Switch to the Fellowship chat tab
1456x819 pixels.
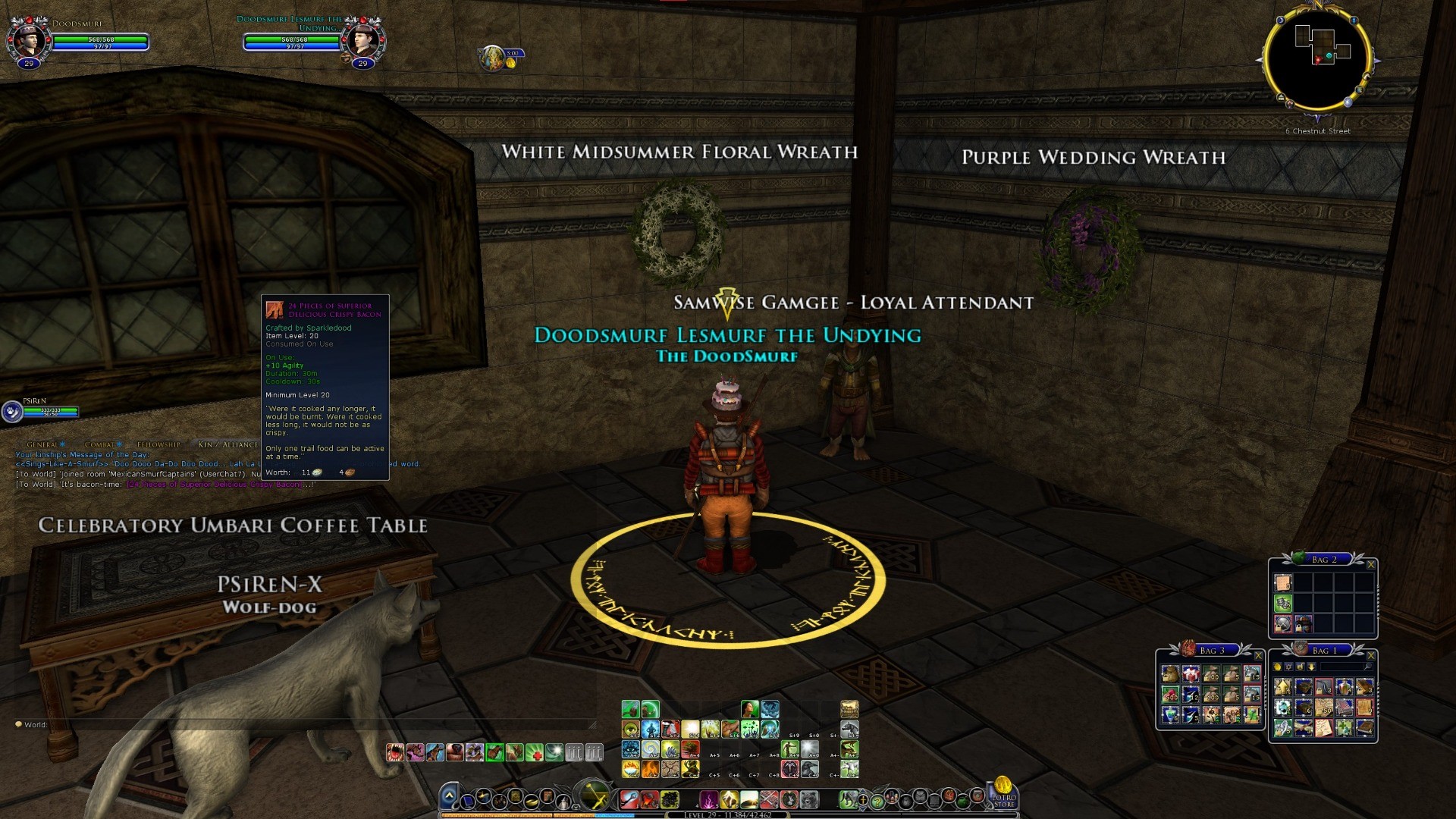coord(158,444)
